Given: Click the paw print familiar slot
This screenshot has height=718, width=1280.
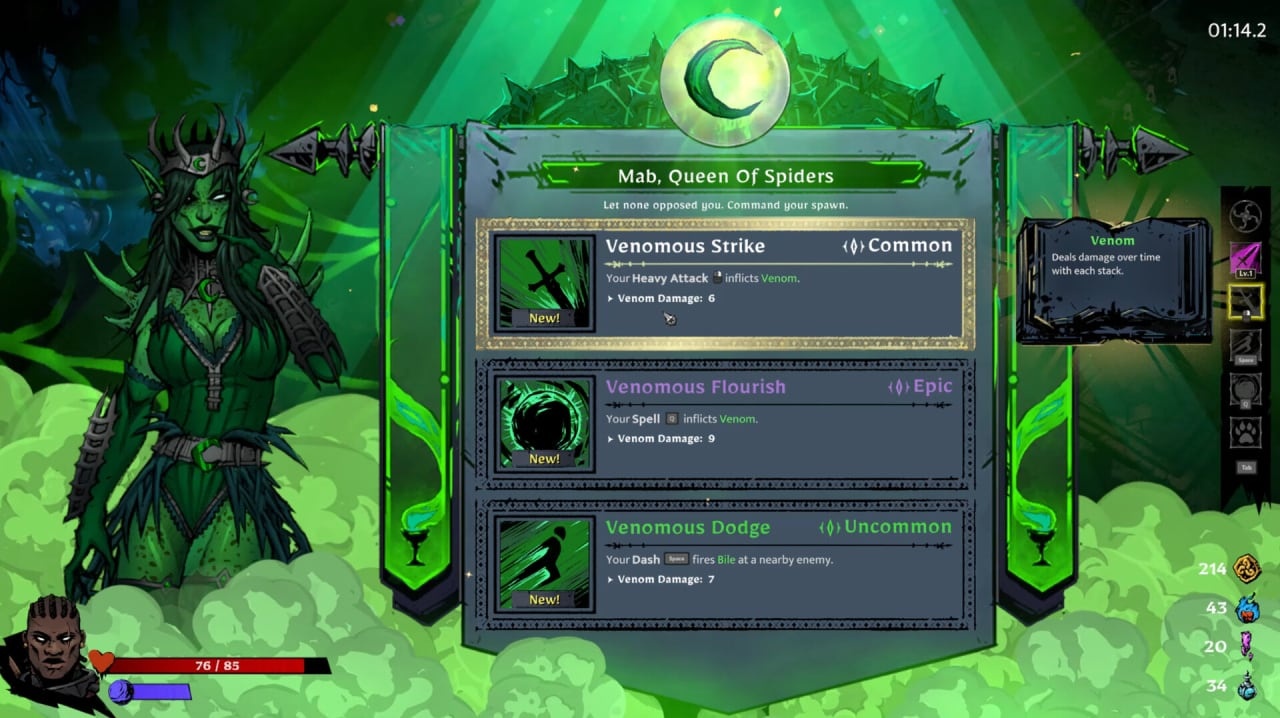Looking at the screenshot, I should tap(1246, 433).
